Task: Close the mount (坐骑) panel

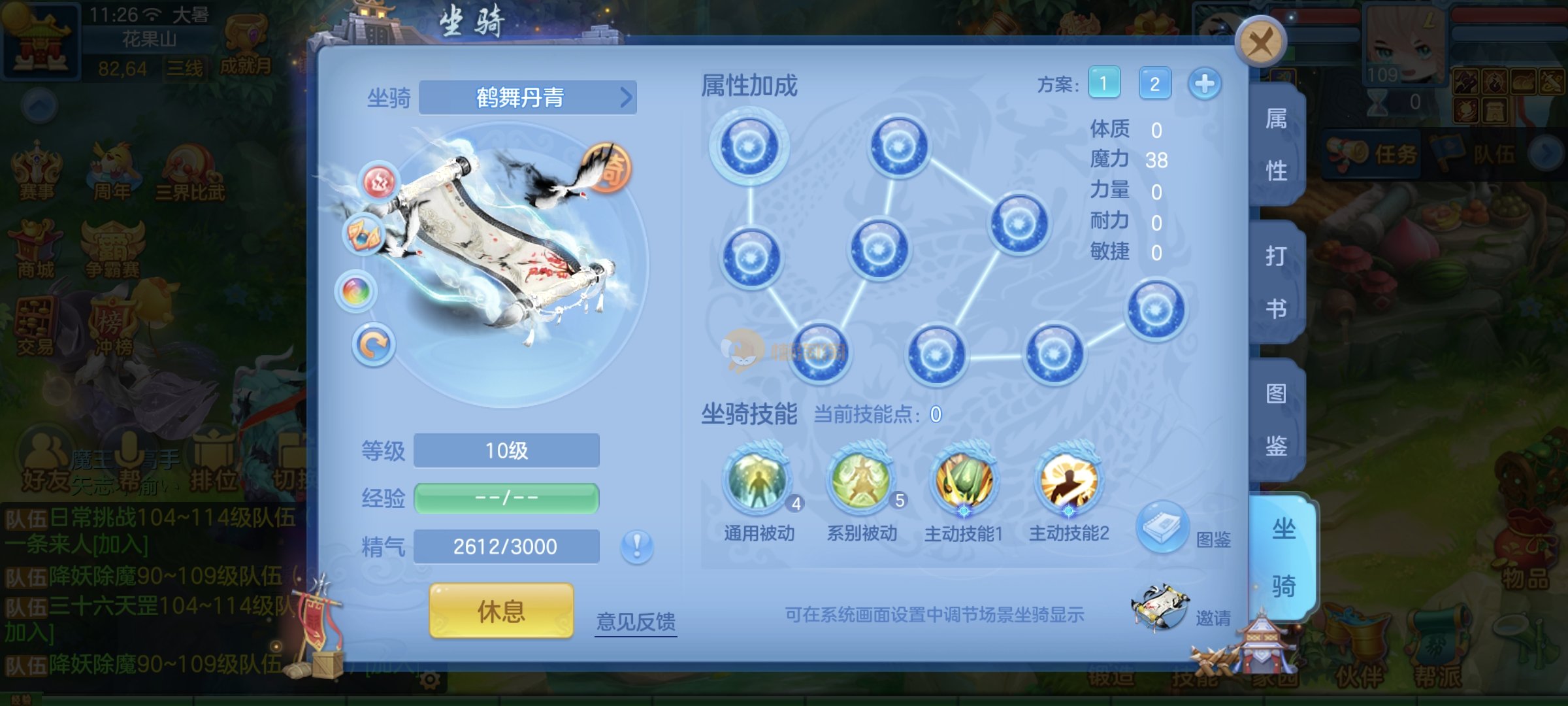Action: point(1260,42)
